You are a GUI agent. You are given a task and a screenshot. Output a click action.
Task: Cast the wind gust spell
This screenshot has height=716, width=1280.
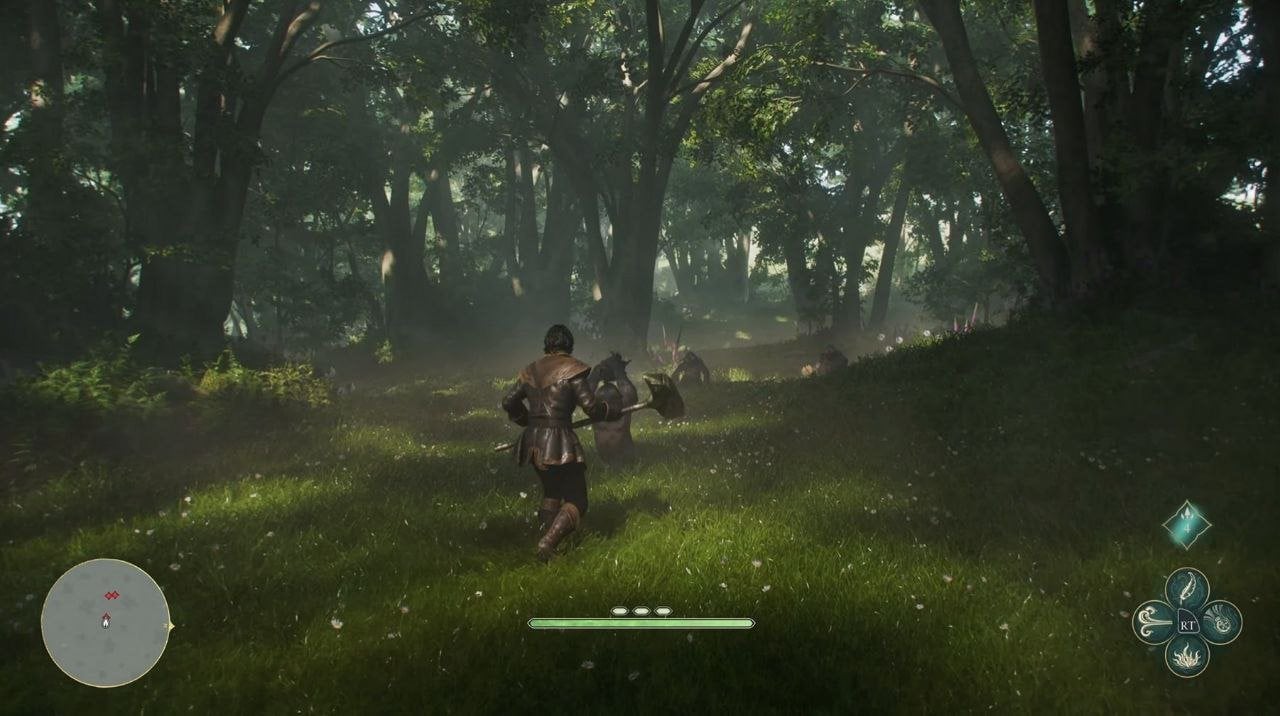(x=1153, y=622)
